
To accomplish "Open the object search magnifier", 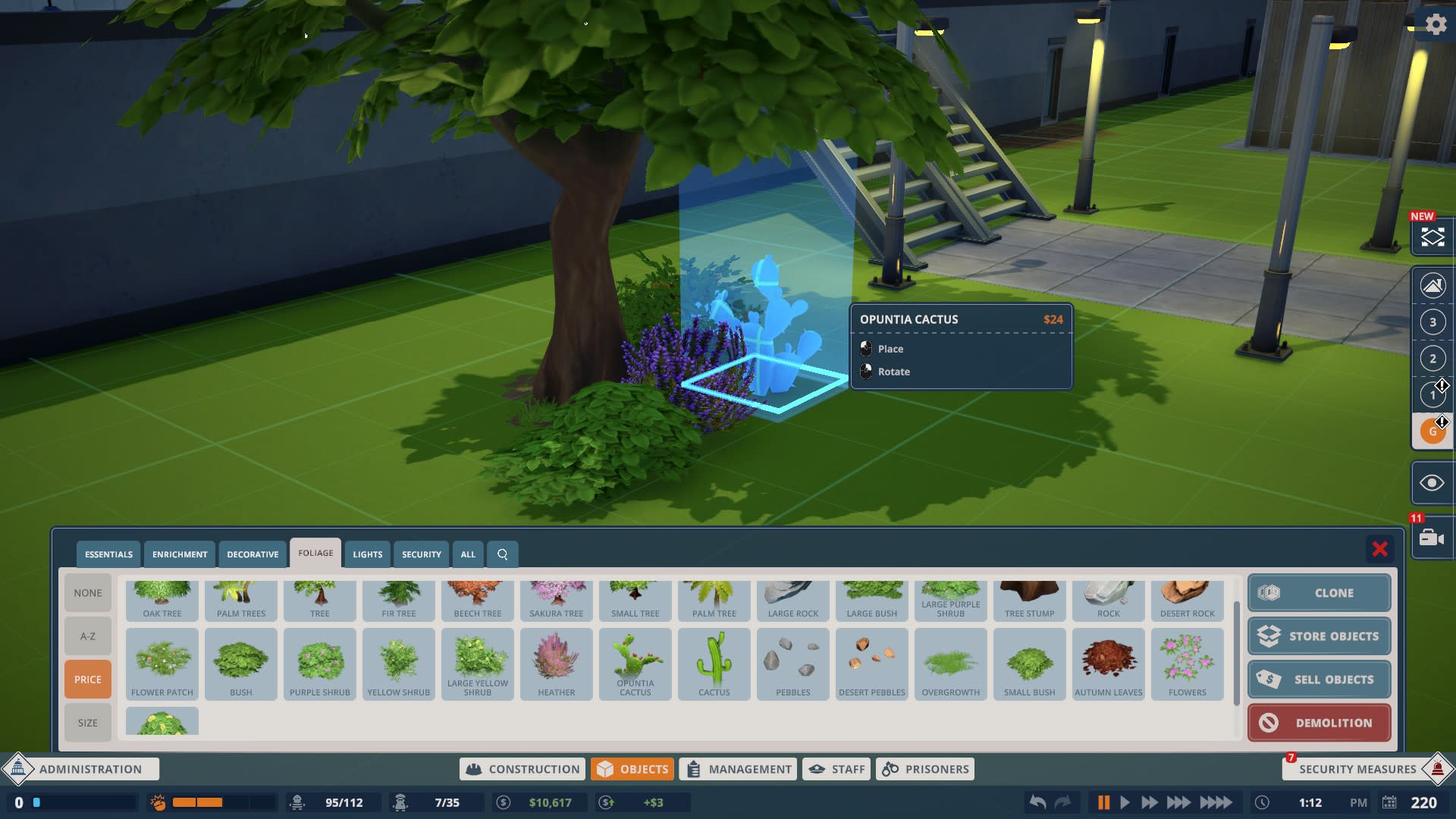I will 502,554.
